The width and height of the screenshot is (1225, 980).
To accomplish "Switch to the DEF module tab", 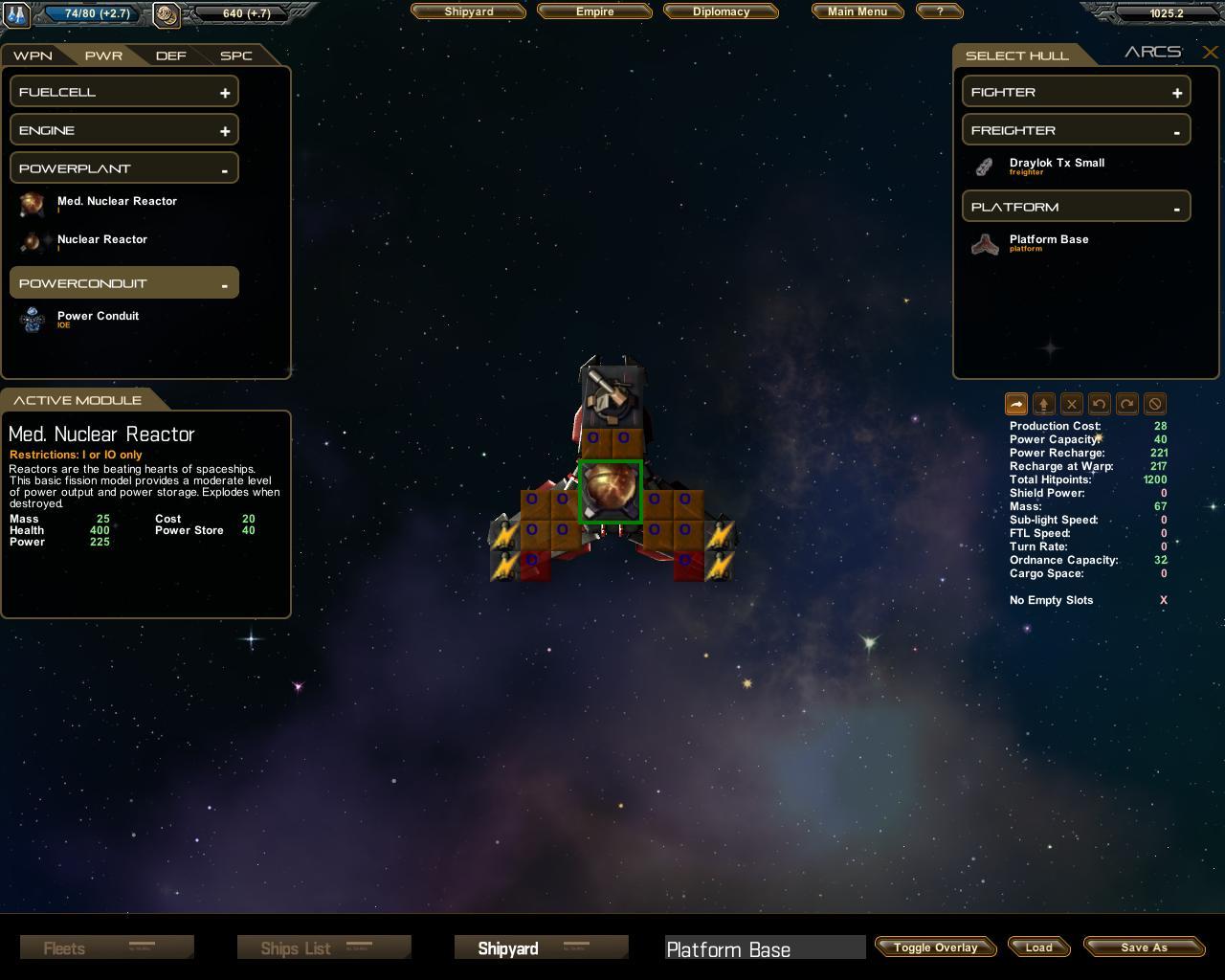I will tap(171, 56).
